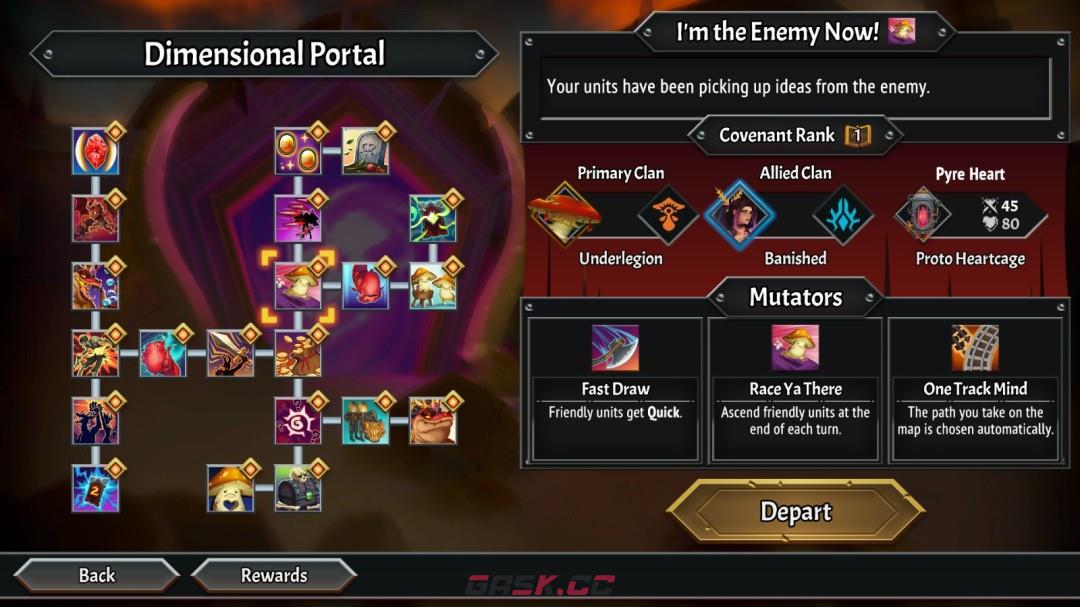1080x607 pixels.
Task: Choose the red gem portal node
Action: (96, 151)
